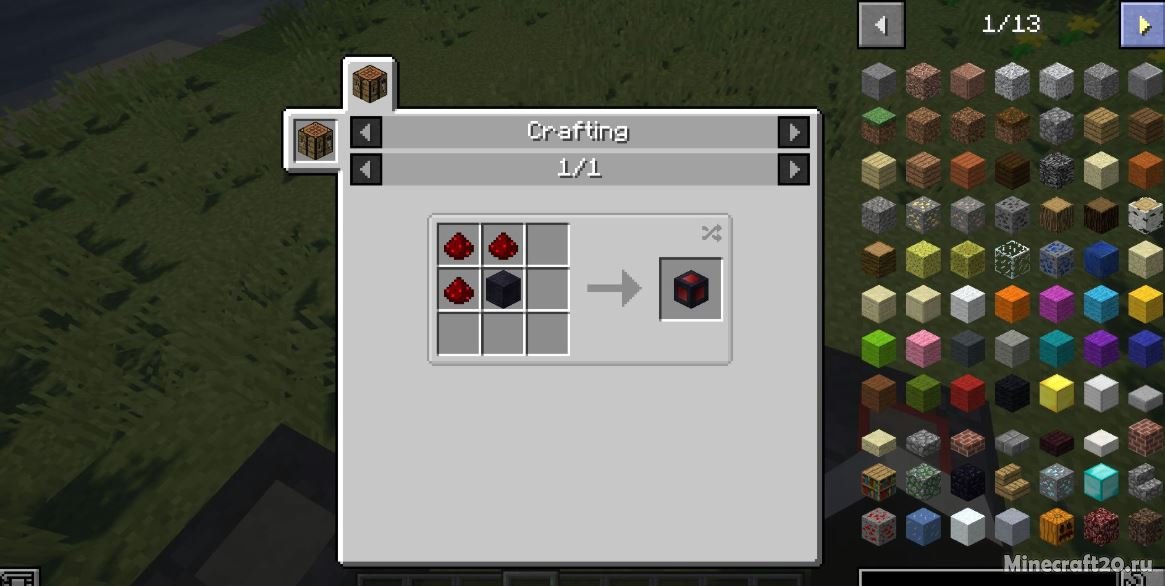Select the magenta wool block

pos(1056,304)
